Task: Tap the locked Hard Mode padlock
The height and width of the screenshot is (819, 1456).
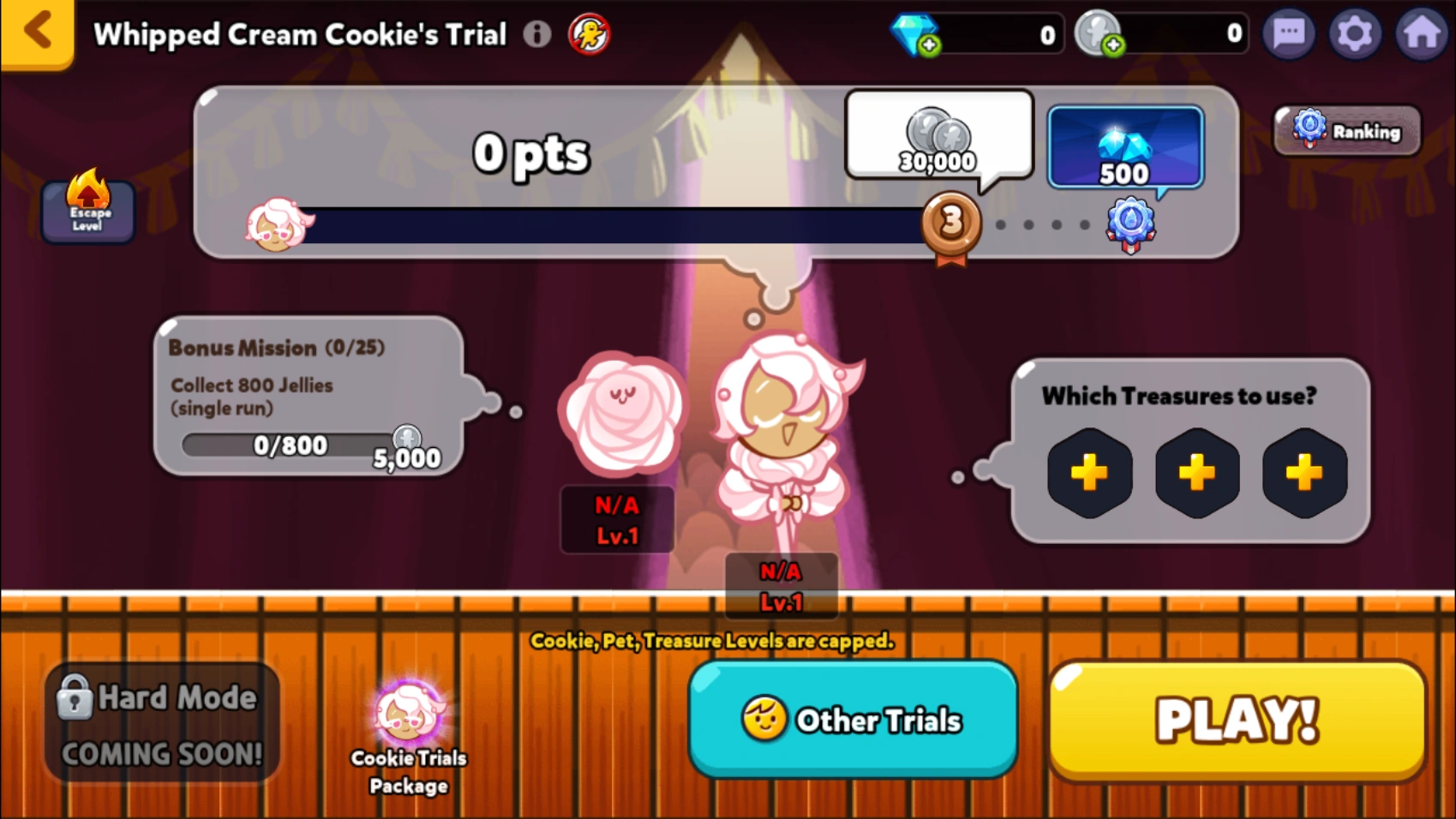Action: click(75, 696)
